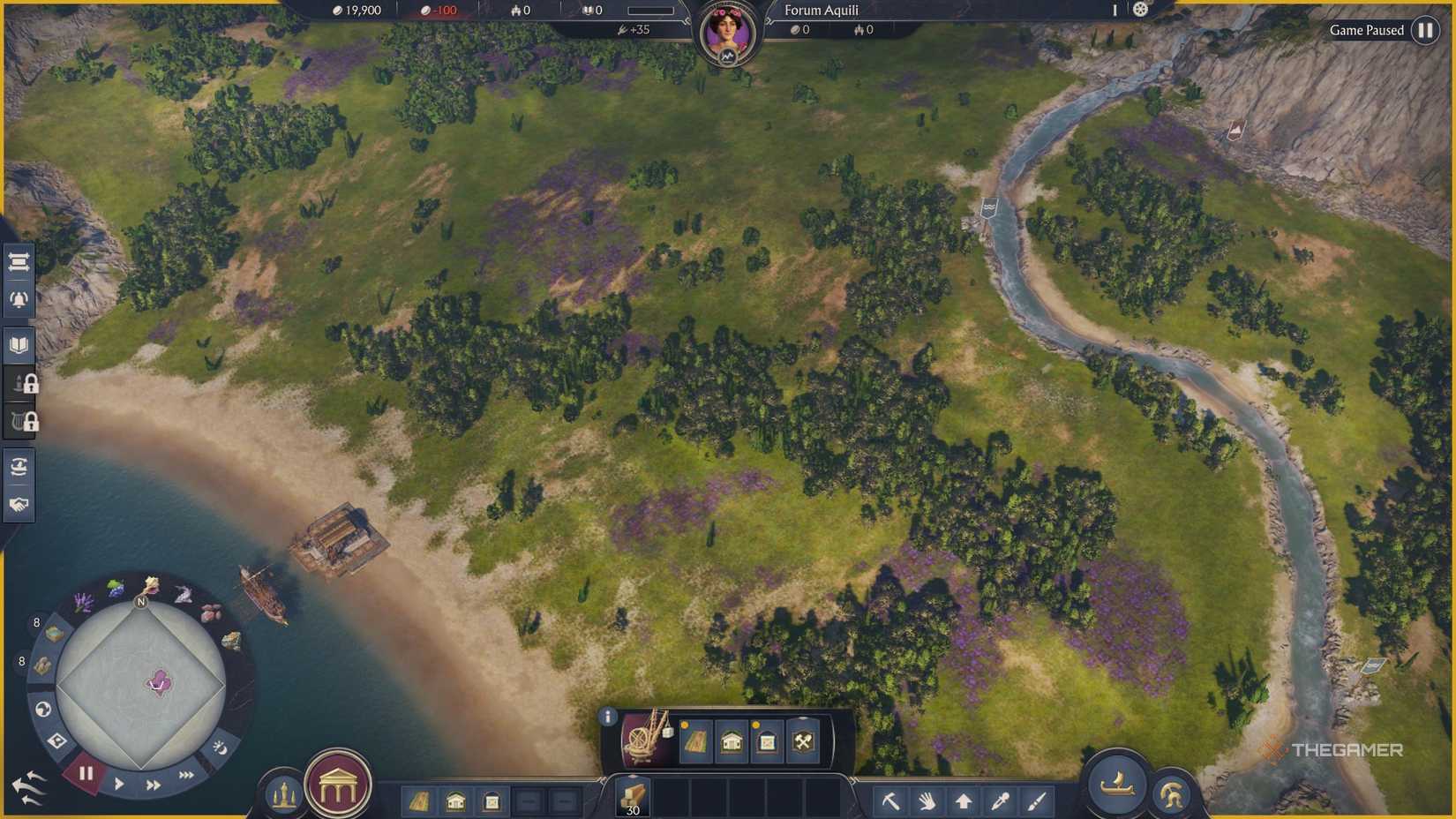Open the naval ship menu bottom right

(x=1118, y=788)
